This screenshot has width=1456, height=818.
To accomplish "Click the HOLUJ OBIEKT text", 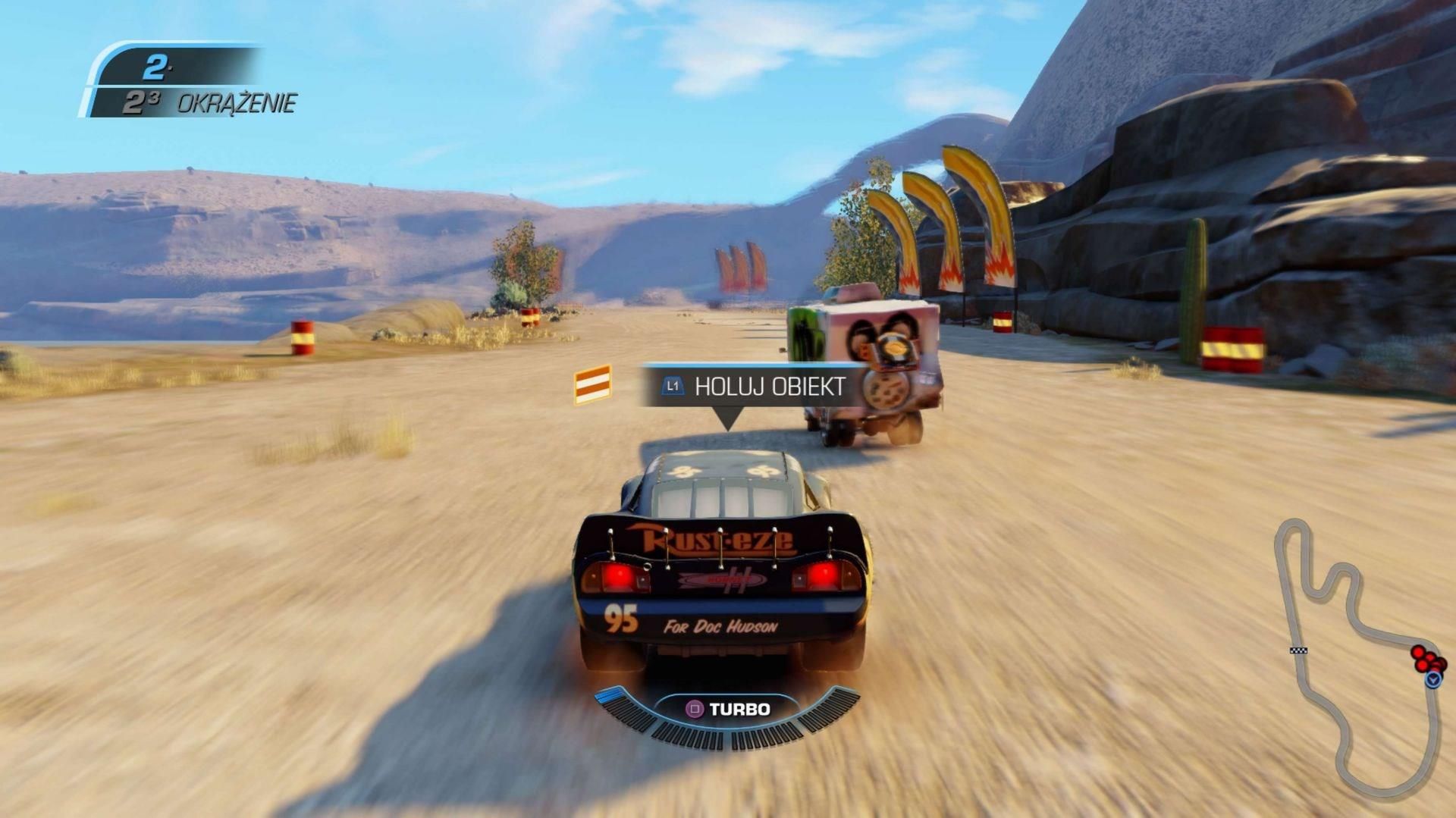I will [x=770, y=386].
